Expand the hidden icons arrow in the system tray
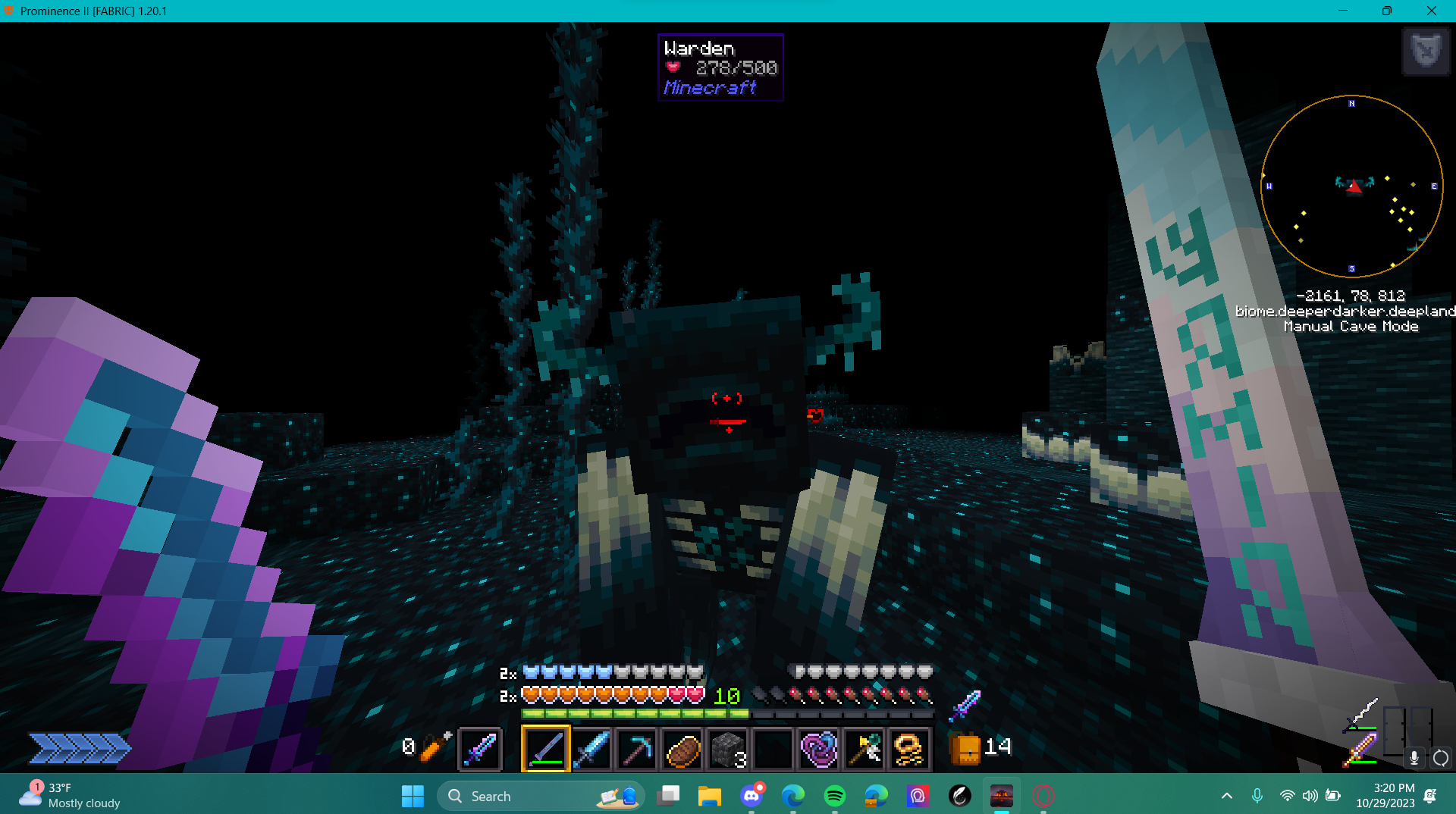Viewport: 1456px width, 814px height. [1226, 796]
